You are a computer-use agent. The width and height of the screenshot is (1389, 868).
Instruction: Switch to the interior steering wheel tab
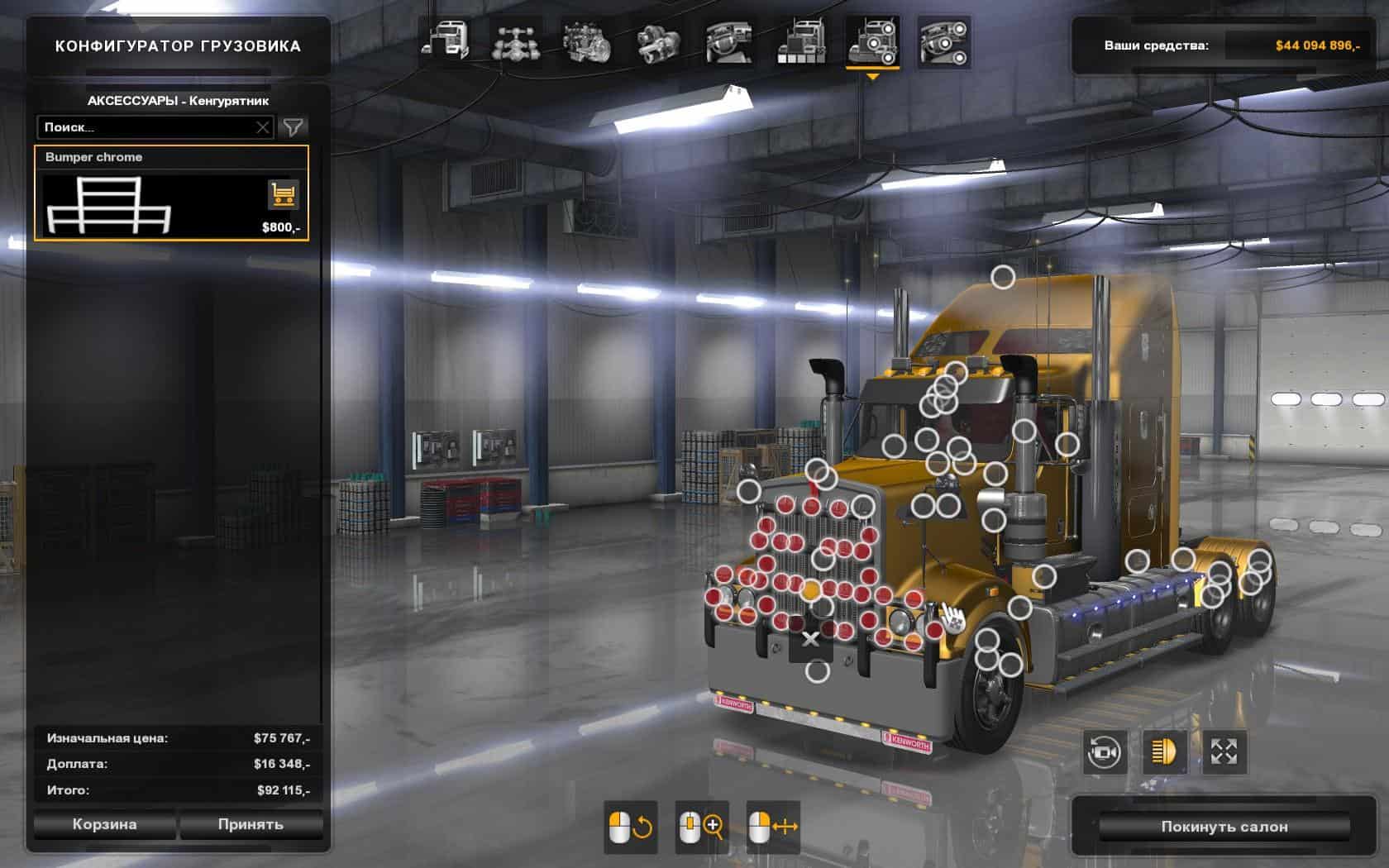pos(729,41)
